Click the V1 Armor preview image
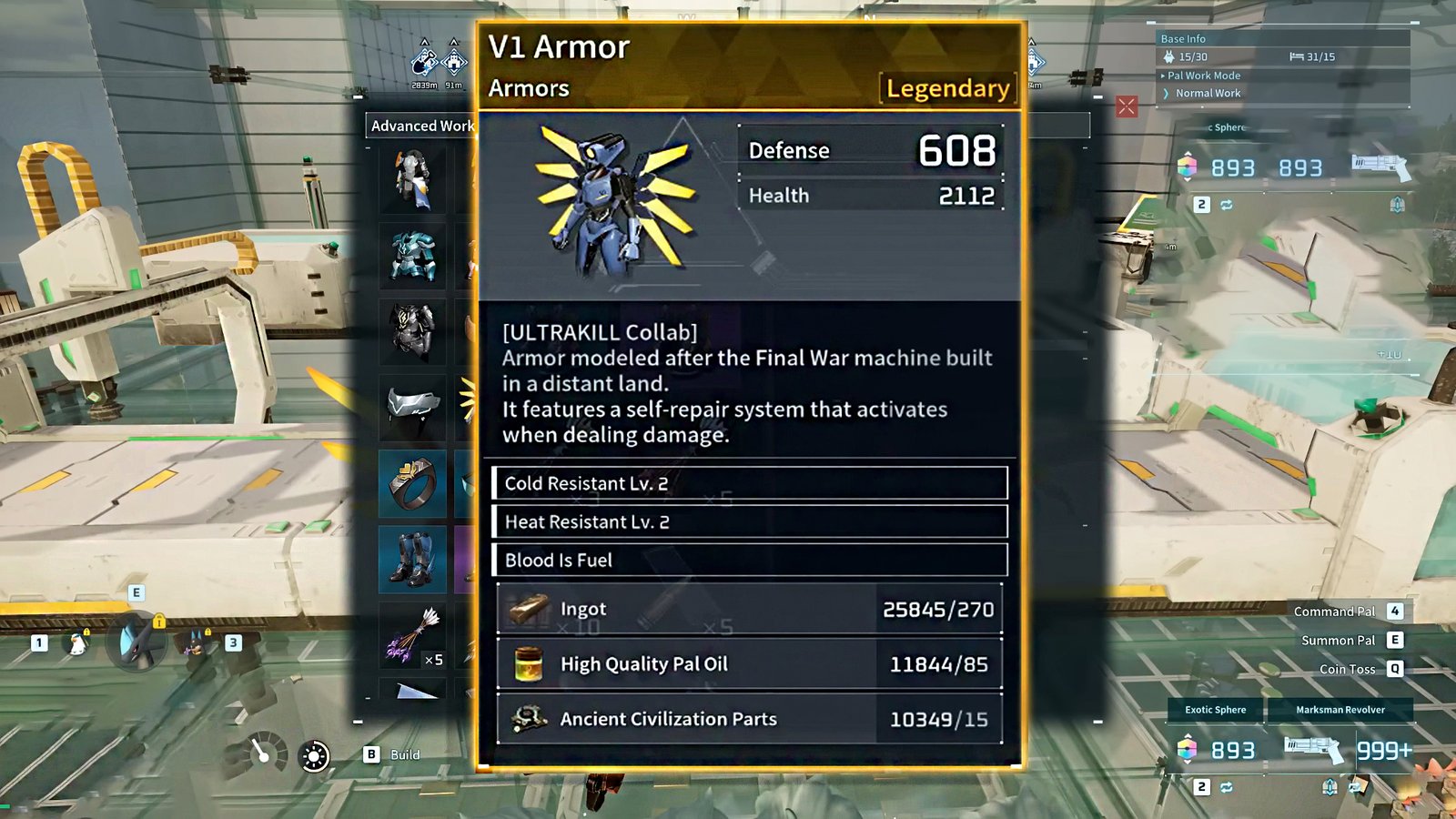 [613, 202]
